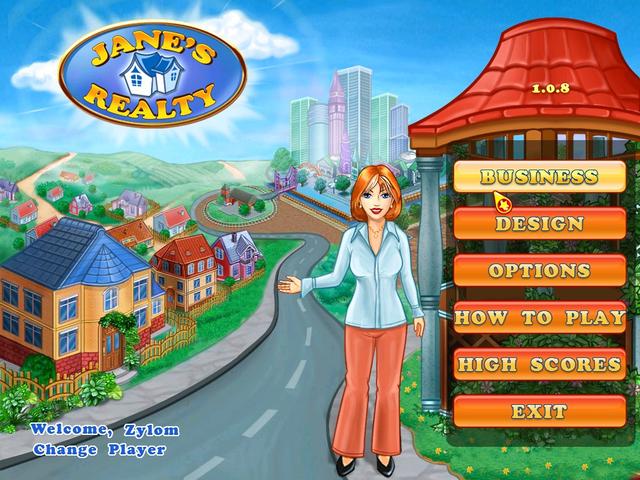640x480 pixels.
Task: View the High Scores list
Action: click(539, 365)
